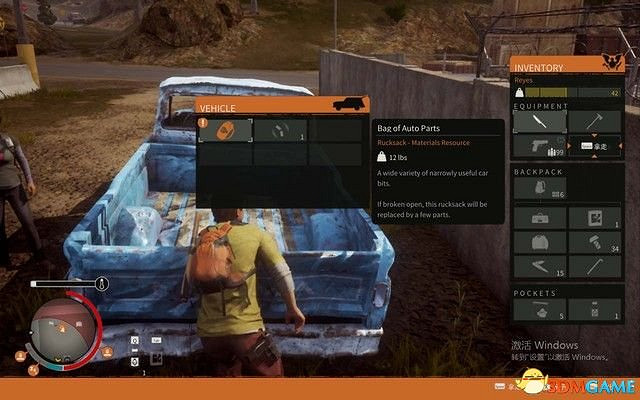640x400 pixels.
Task: Select the second vehicle storage item
Action: pos(279,131)
